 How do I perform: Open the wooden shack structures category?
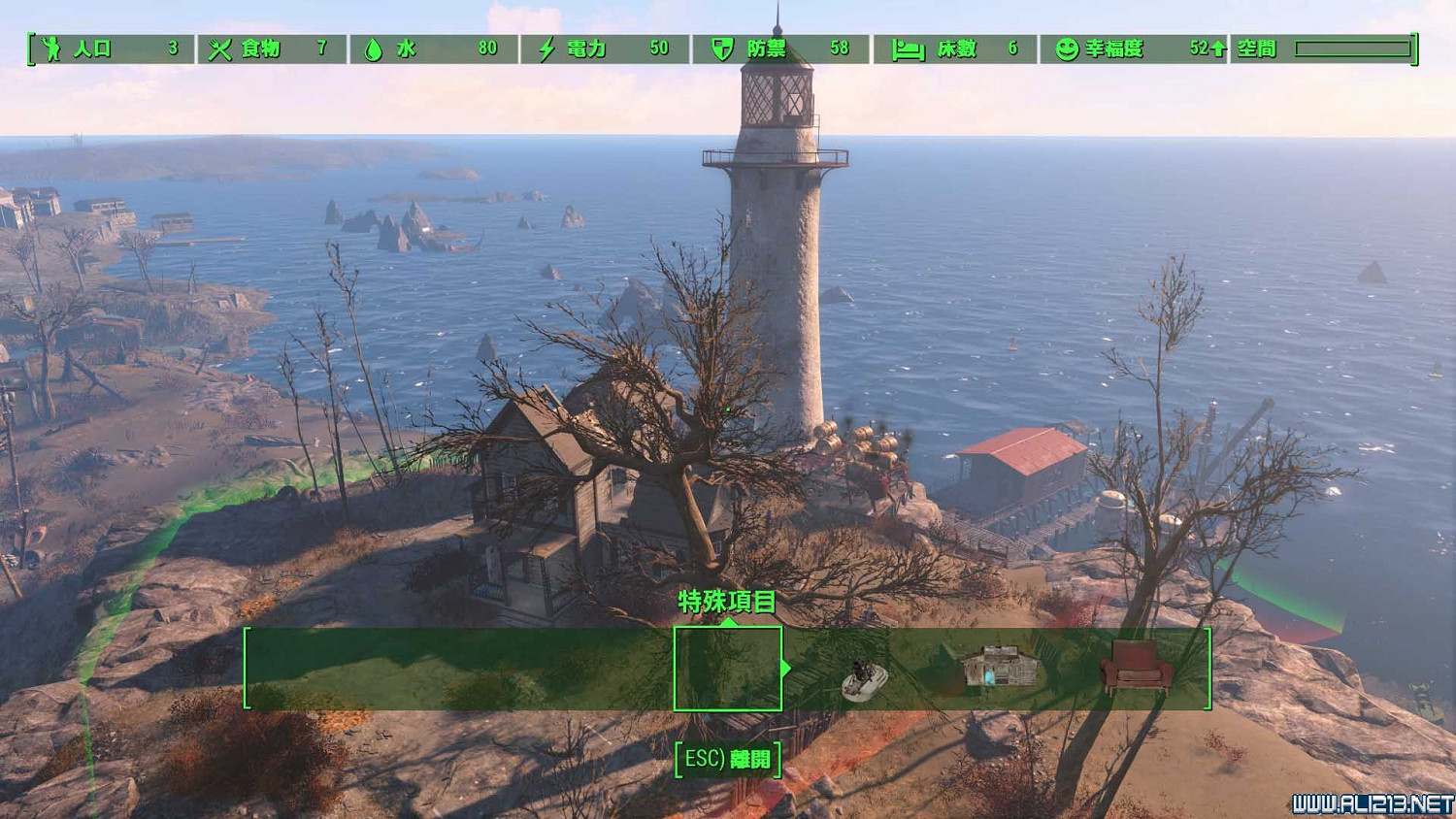tap(999, 668)
